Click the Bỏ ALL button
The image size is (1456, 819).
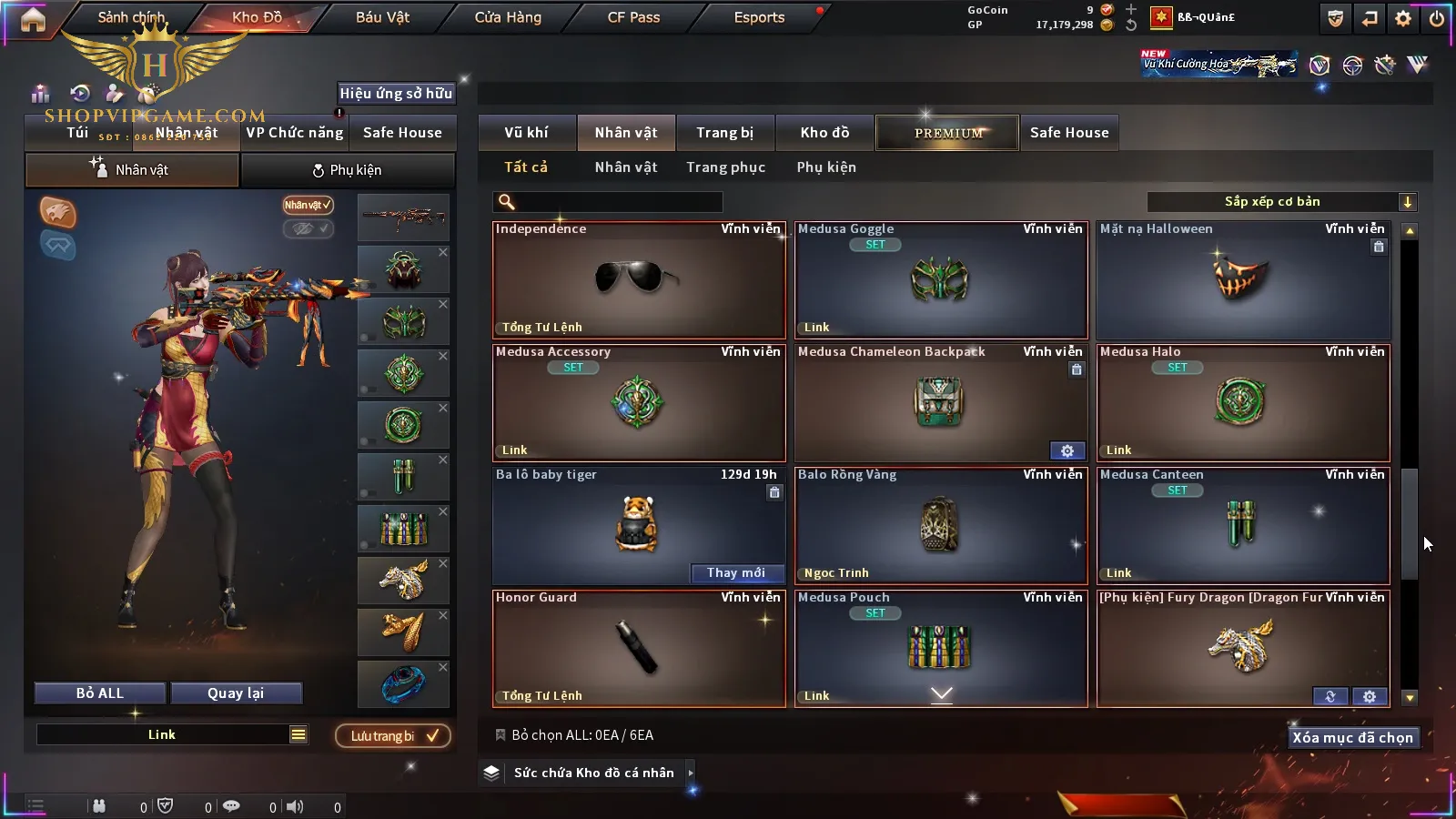pos(100,693)
